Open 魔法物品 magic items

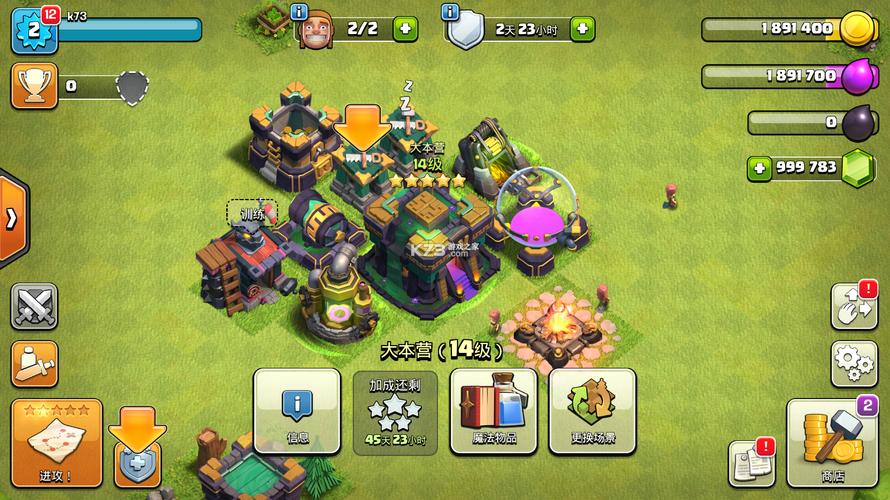point(494,411)
